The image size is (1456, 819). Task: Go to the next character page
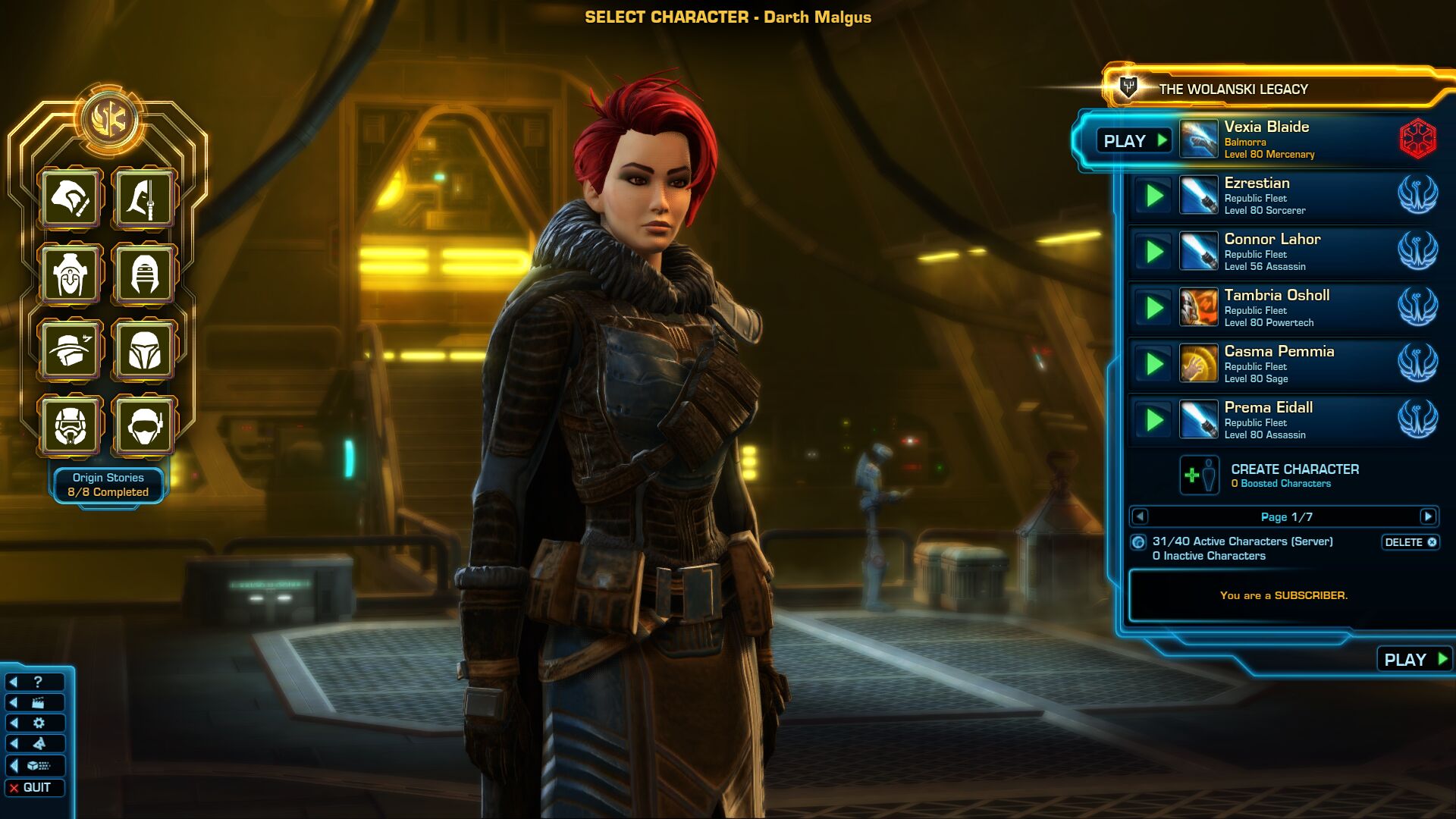pos(1428,517)
